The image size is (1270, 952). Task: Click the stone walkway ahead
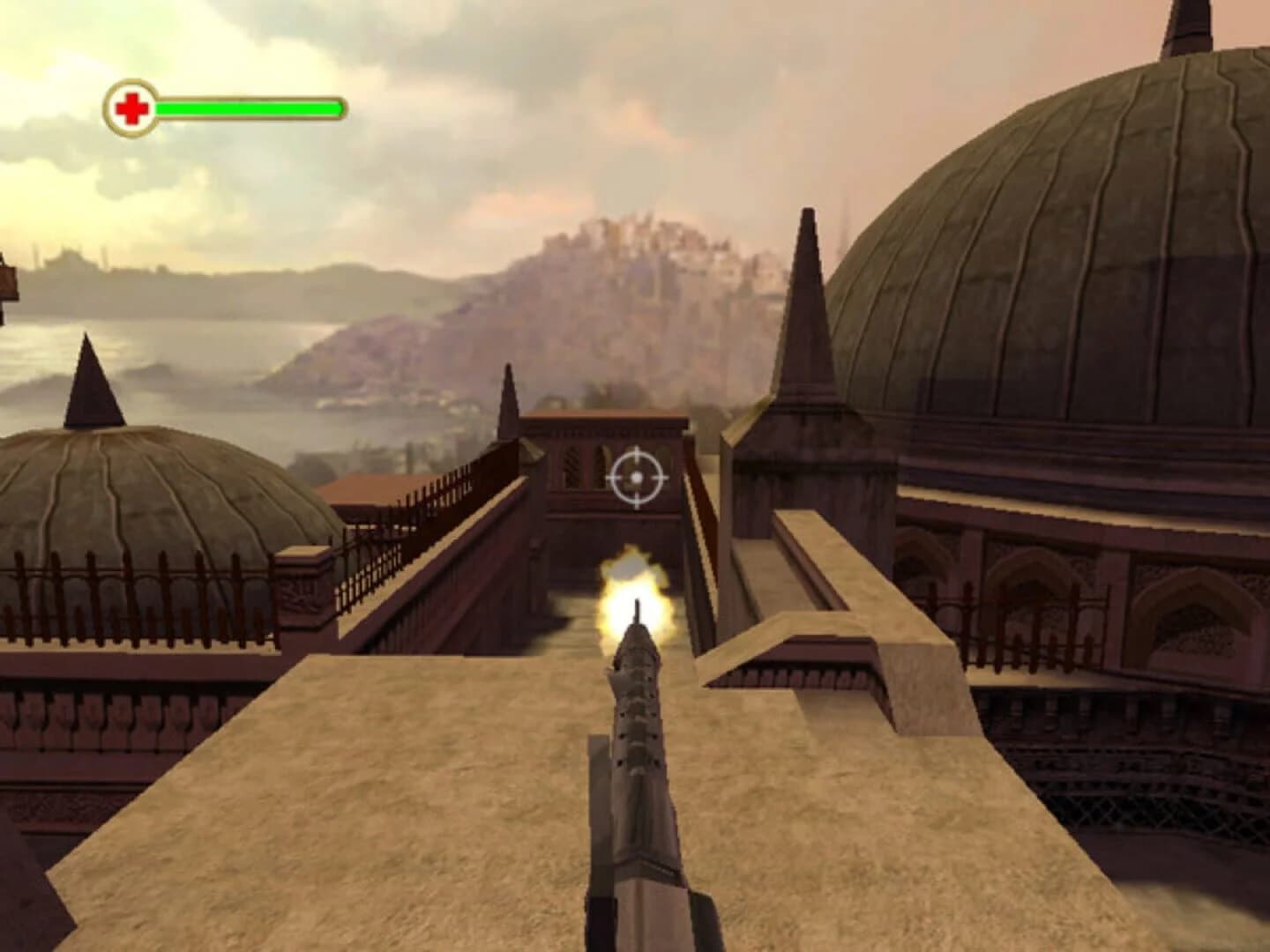tap(397, 793)
